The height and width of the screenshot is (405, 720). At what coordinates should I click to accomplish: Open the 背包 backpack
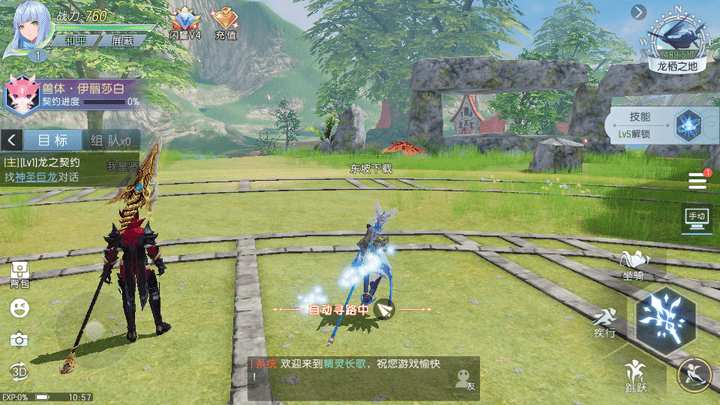tap(19, 274)
